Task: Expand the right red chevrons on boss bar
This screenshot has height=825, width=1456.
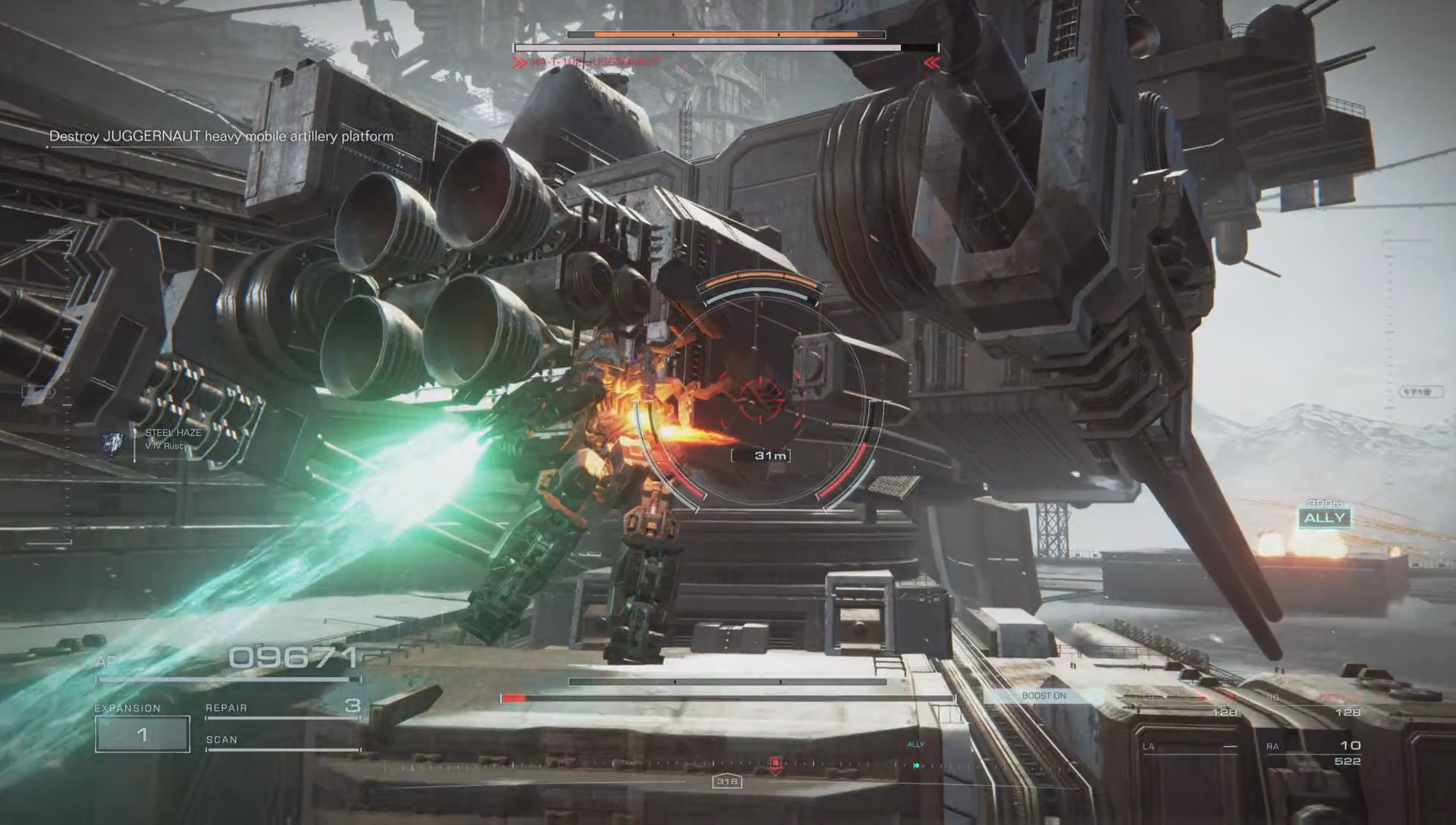Action: 932,63
